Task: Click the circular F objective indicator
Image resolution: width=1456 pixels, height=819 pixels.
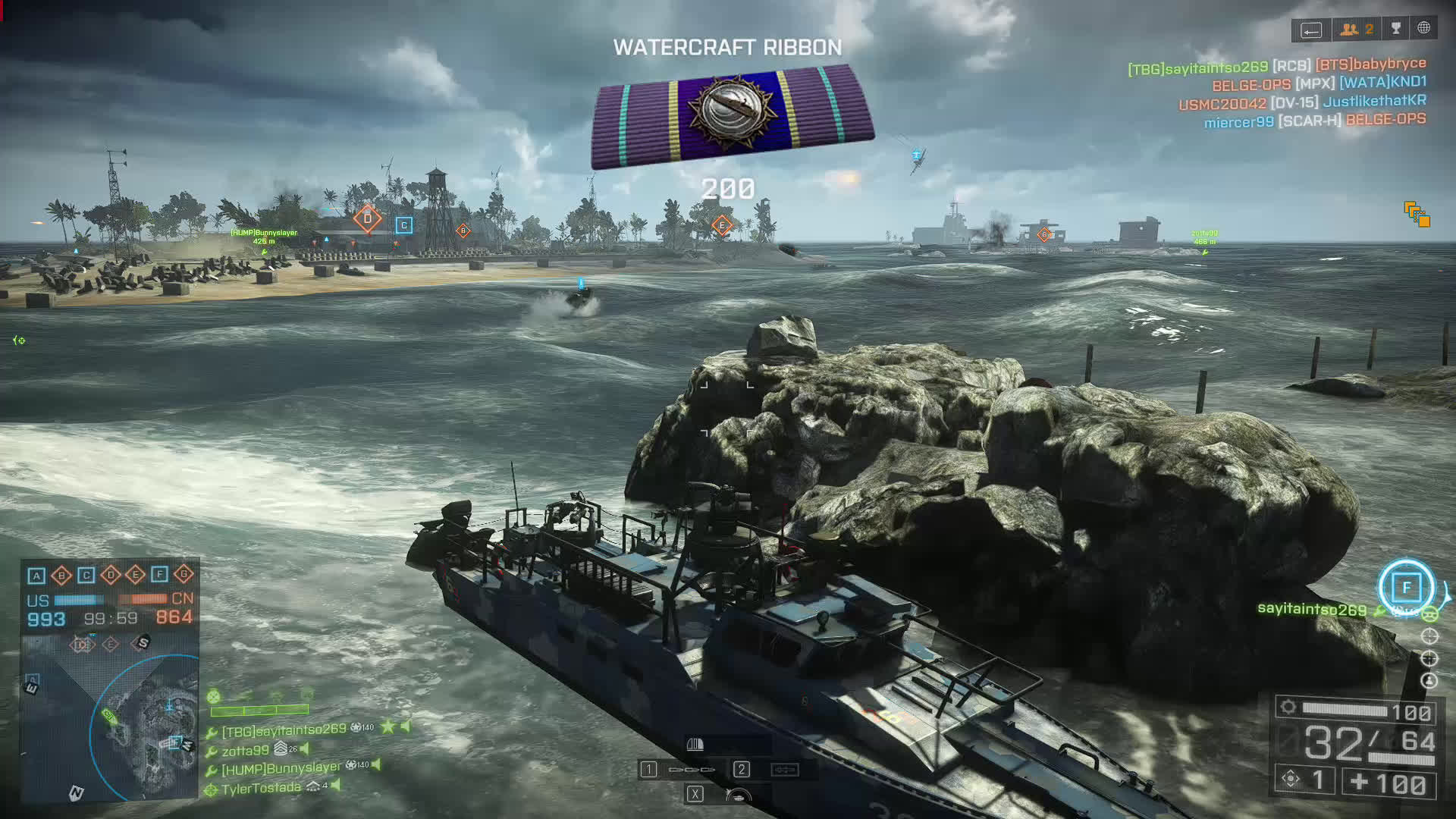Action: click(1406, 587)
